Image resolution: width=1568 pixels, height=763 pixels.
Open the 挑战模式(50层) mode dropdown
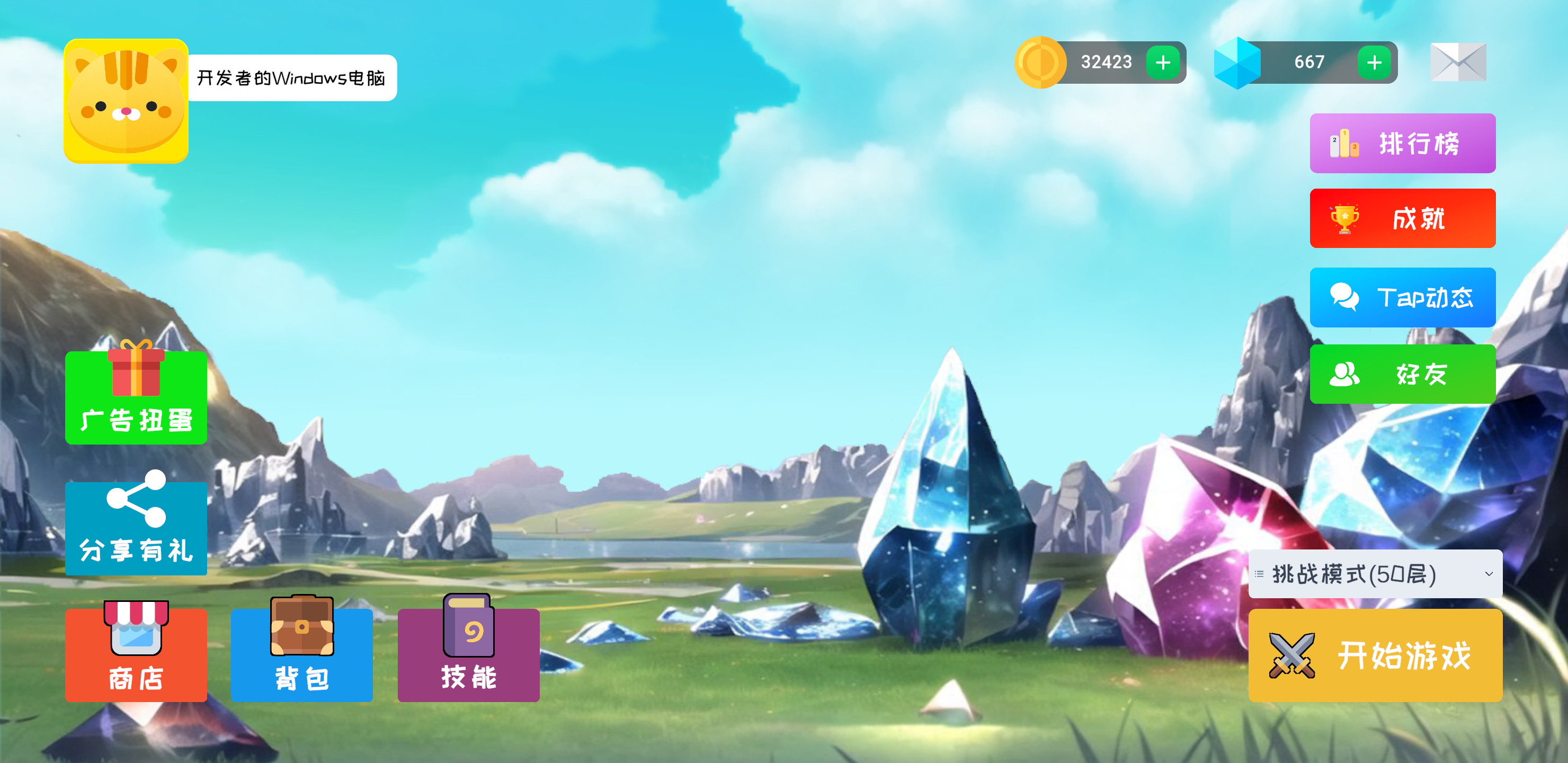(1375, 574)
